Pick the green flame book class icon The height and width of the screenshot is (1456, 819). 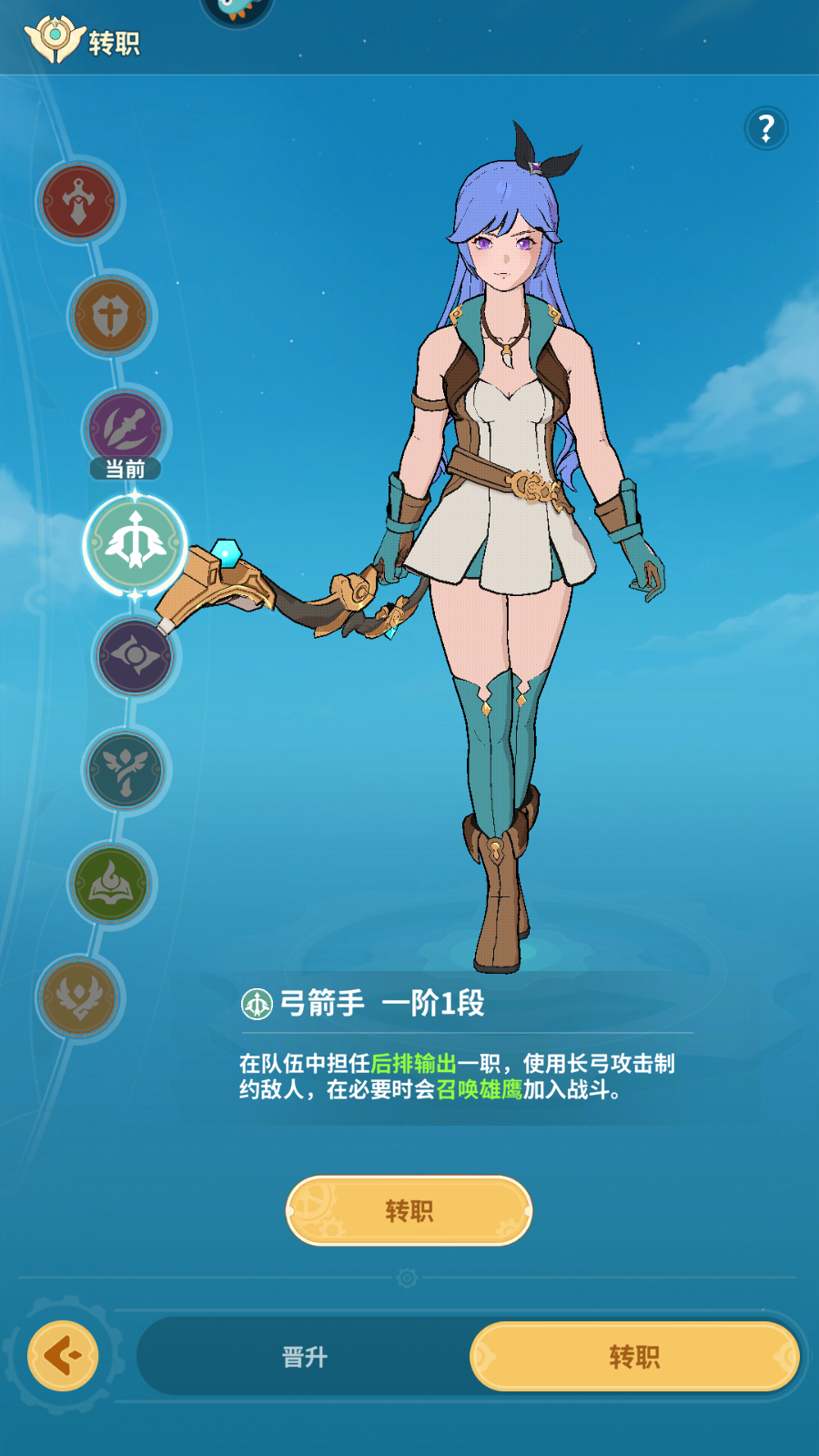tap(111, 884)
